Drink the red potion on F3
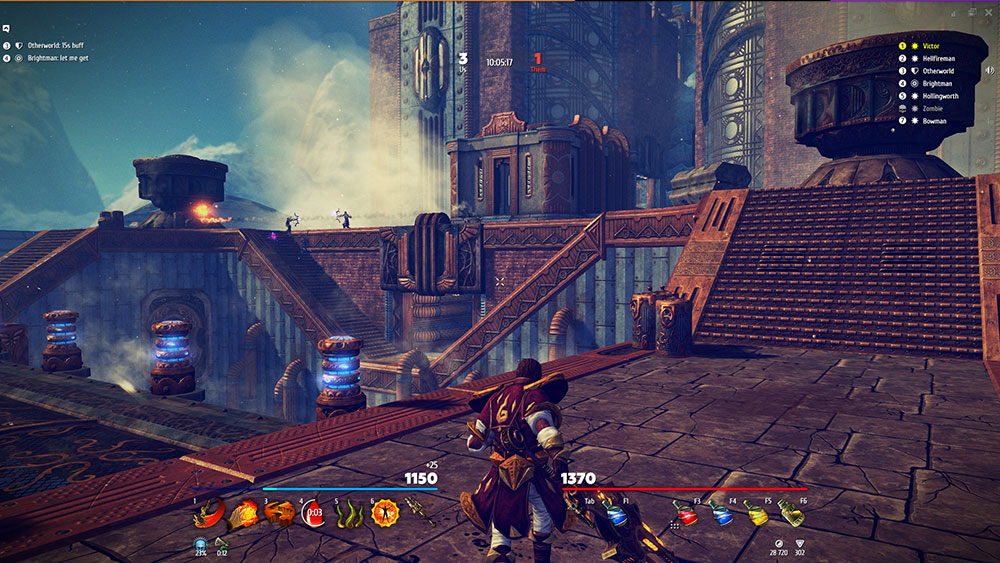Image resolution: width=1000 pixels, height=563 pixels. [686, 514]
